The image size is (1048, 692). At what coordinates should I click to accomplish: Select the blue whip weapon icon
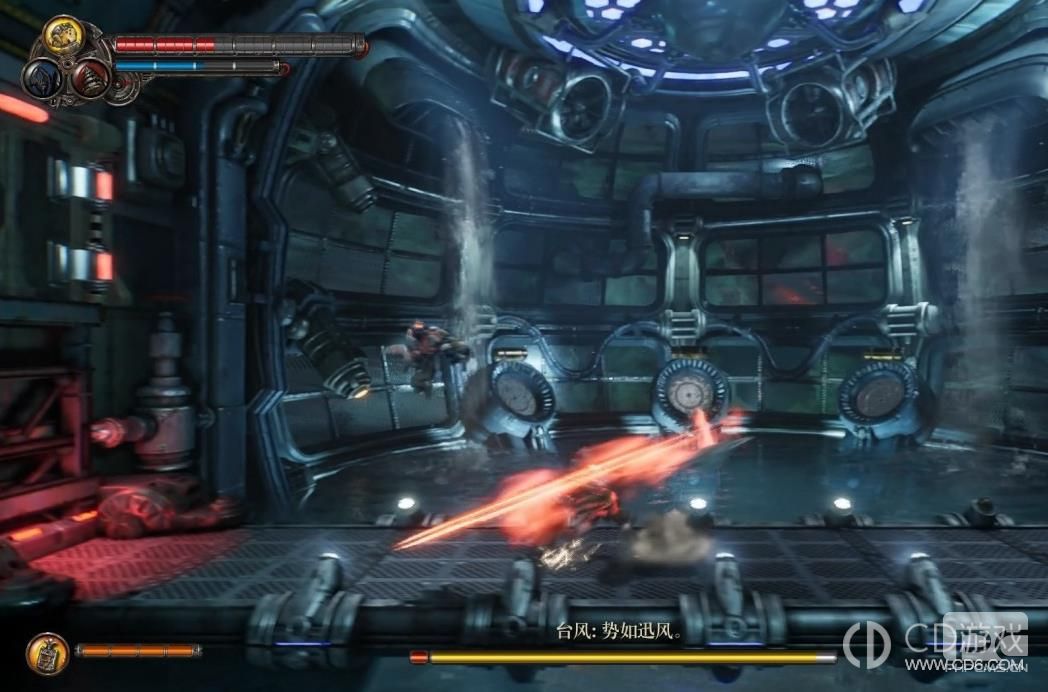pyautogui.click(x=44, y=77)
